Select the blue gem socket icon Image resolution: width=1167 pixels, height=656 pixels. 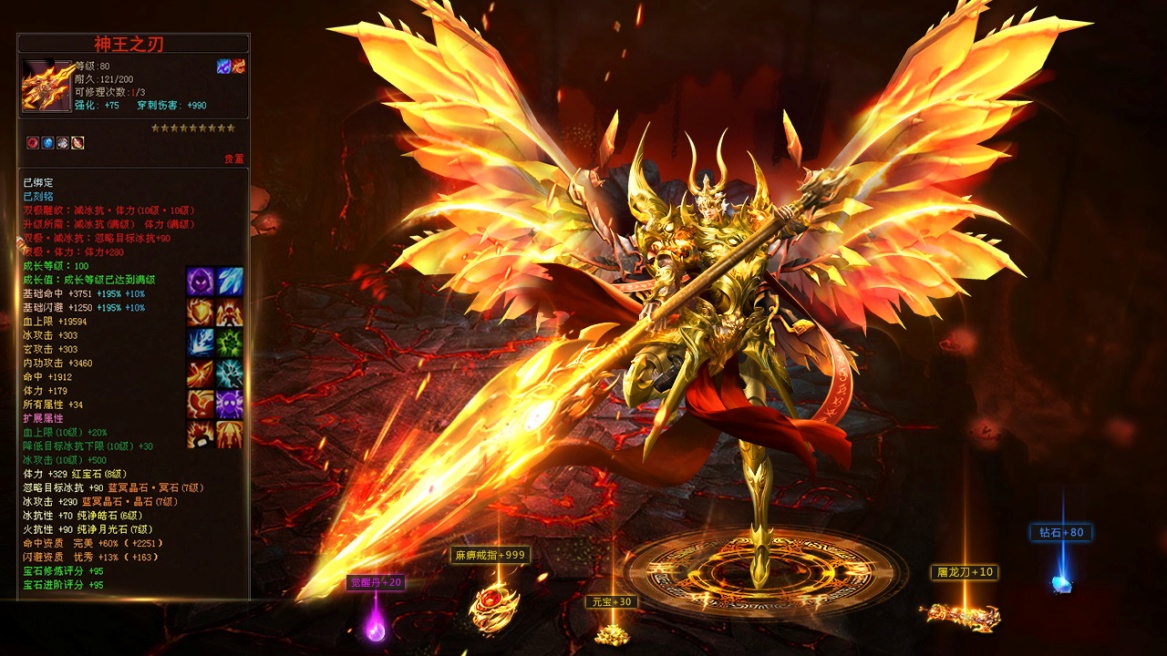click(x=47, y=143)
